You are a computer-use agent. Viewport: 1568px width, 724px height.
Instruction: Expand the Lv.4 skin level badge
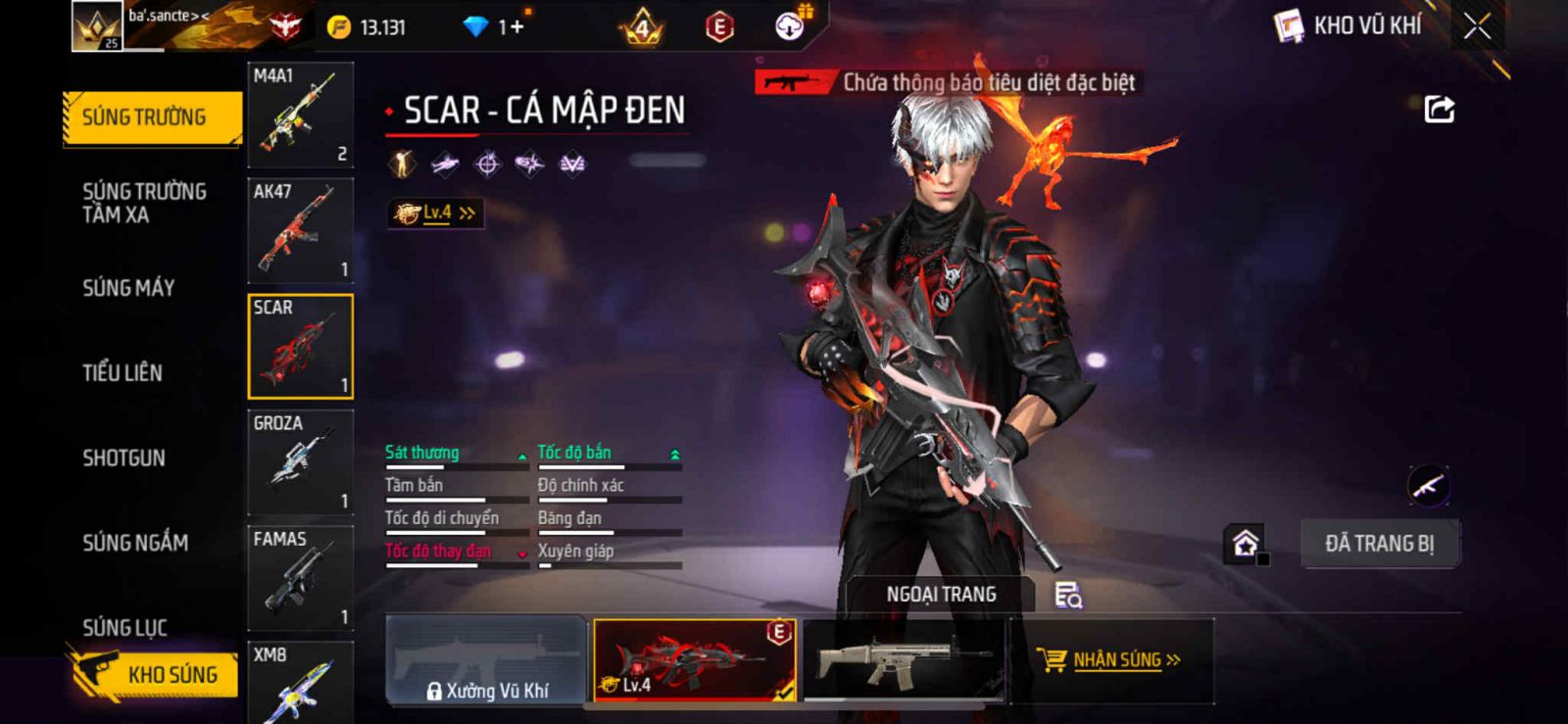pos(435,213)
